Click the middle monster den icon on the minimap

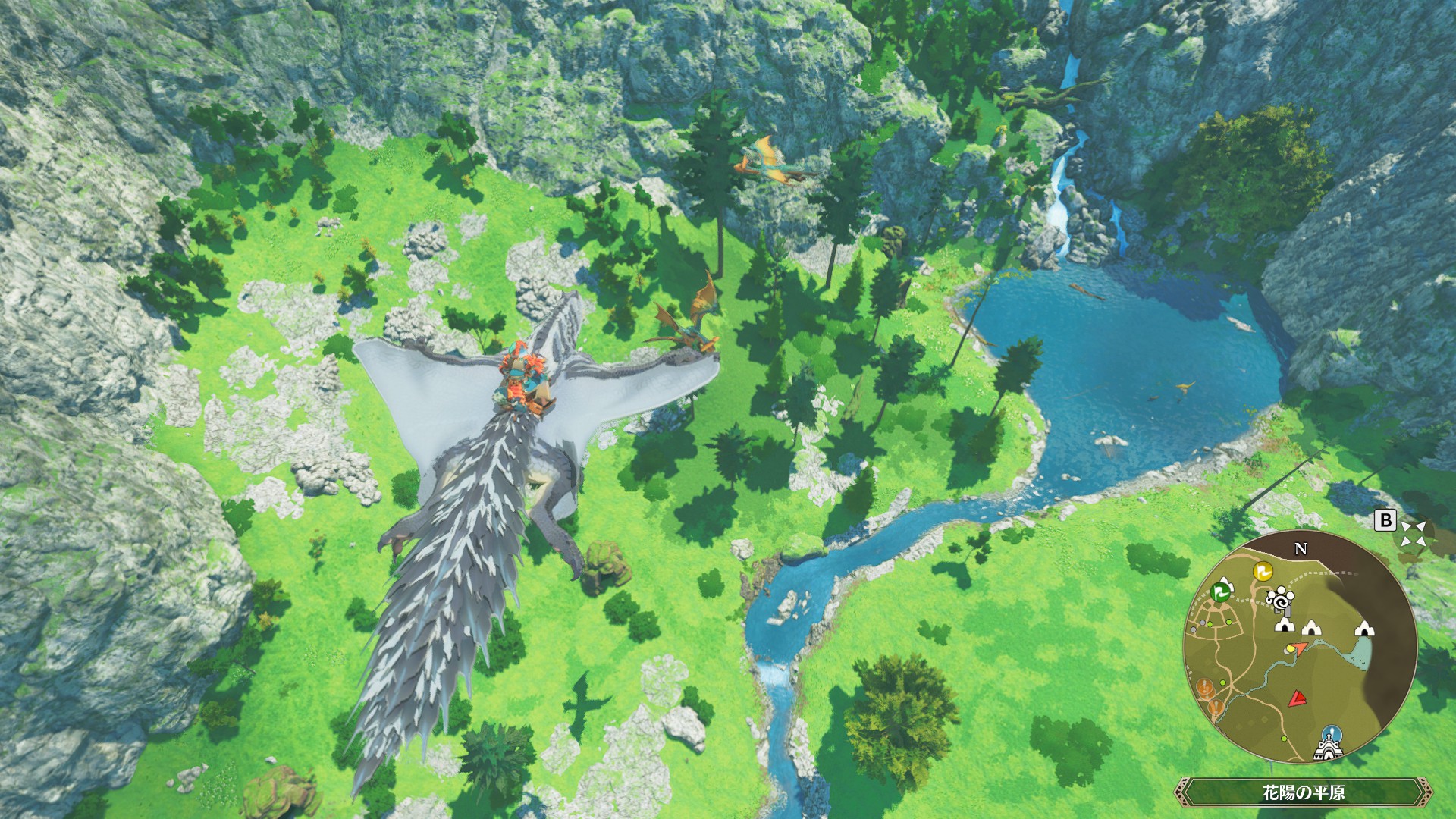(1312, 629)
